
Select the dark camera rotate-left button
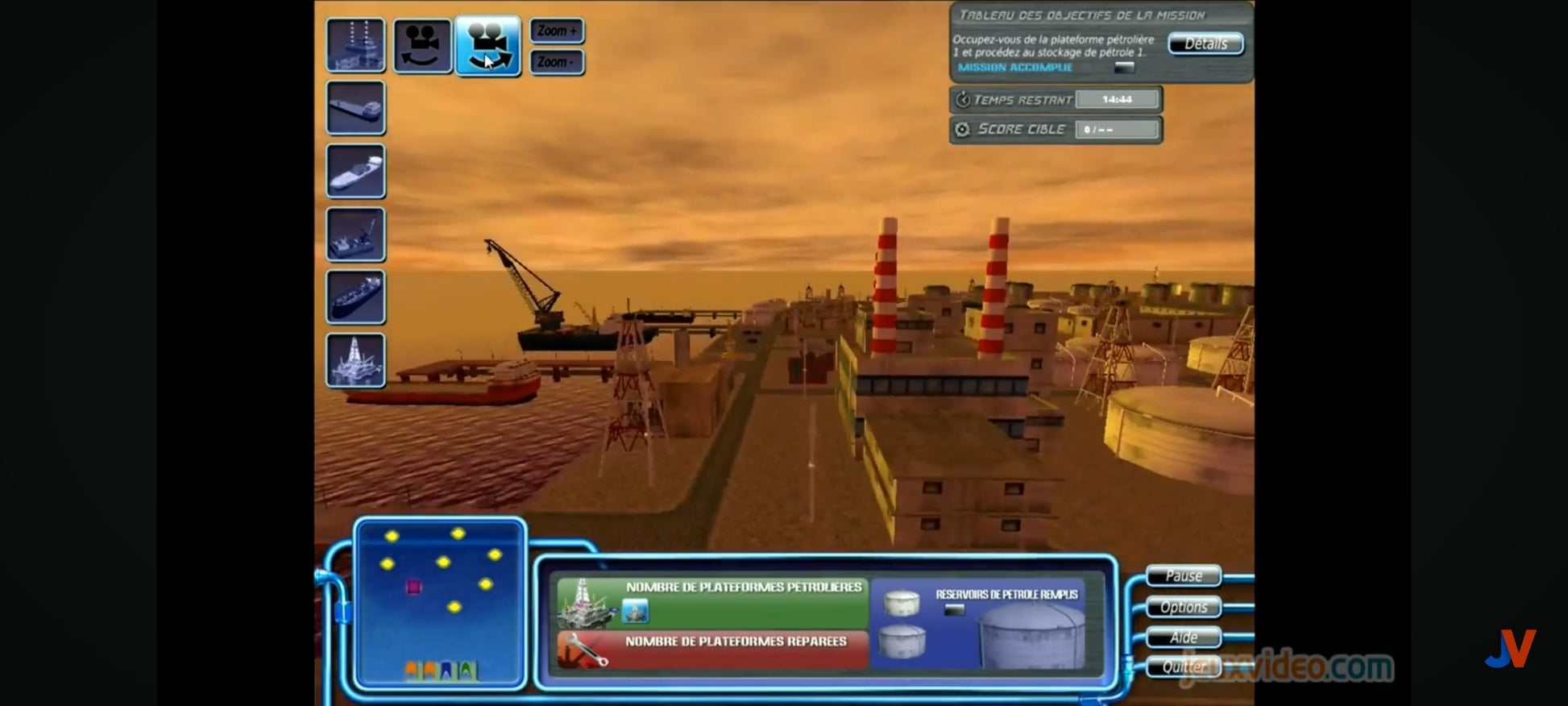[423, 45]
